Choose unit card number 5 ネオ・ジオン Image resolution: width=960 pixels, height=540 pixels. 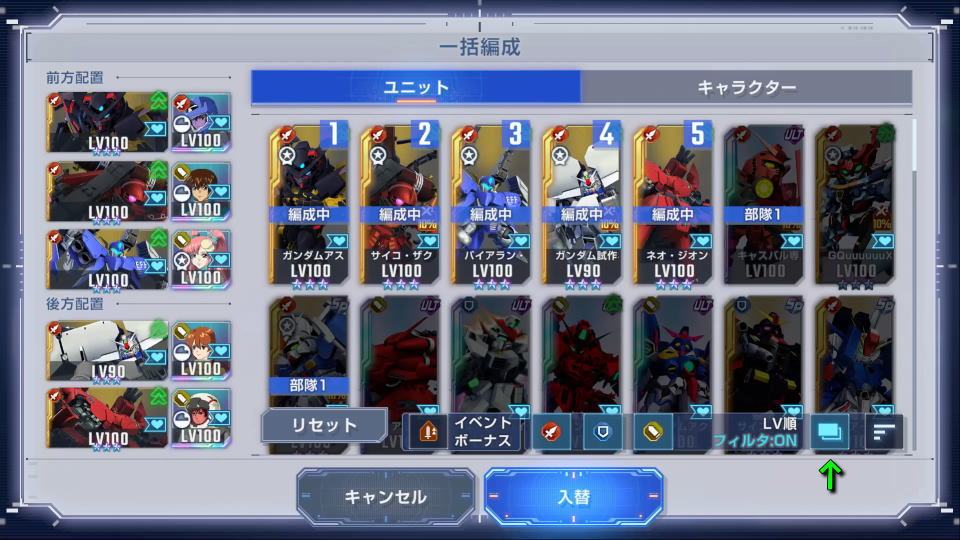click(673, 205)
